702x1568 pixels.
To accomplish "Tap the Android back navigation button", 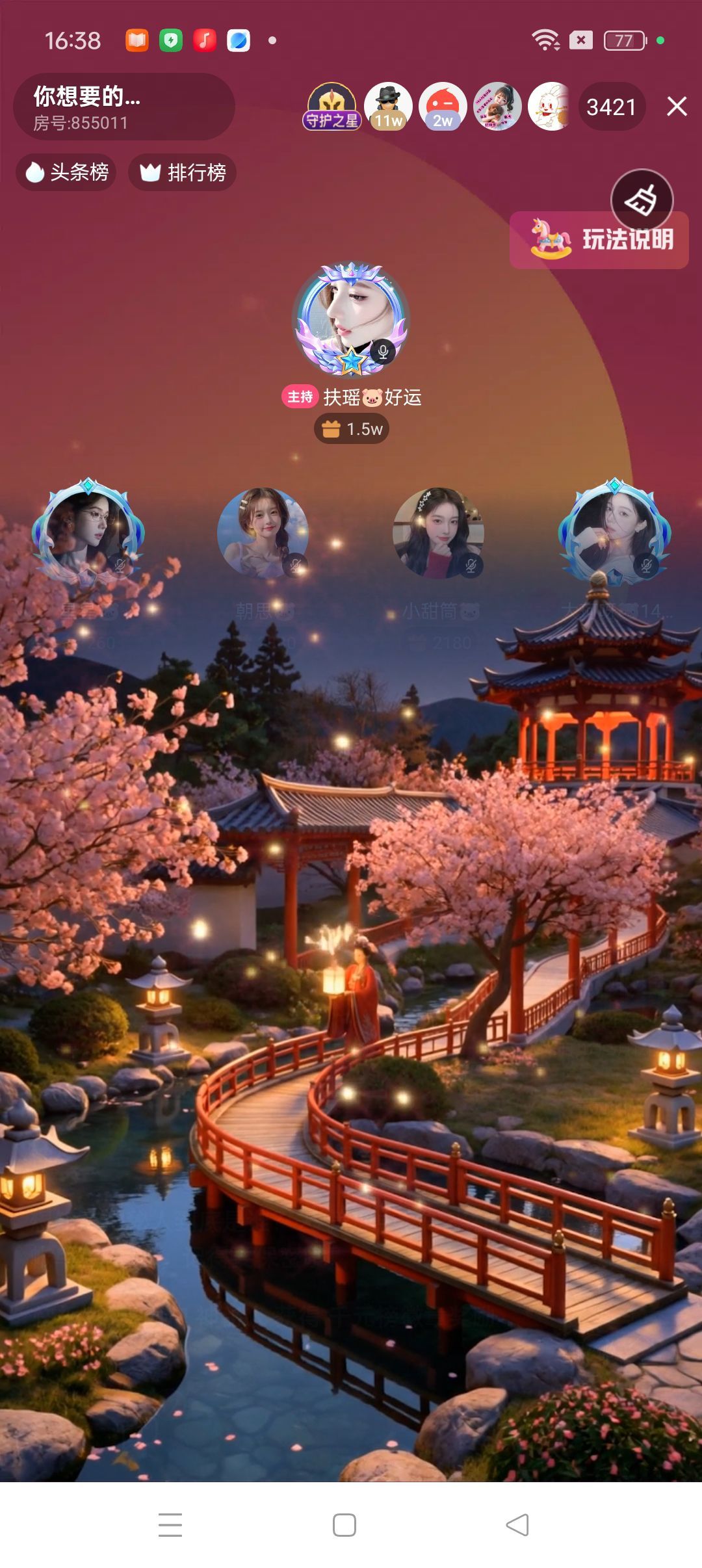I will [517, 1524].
